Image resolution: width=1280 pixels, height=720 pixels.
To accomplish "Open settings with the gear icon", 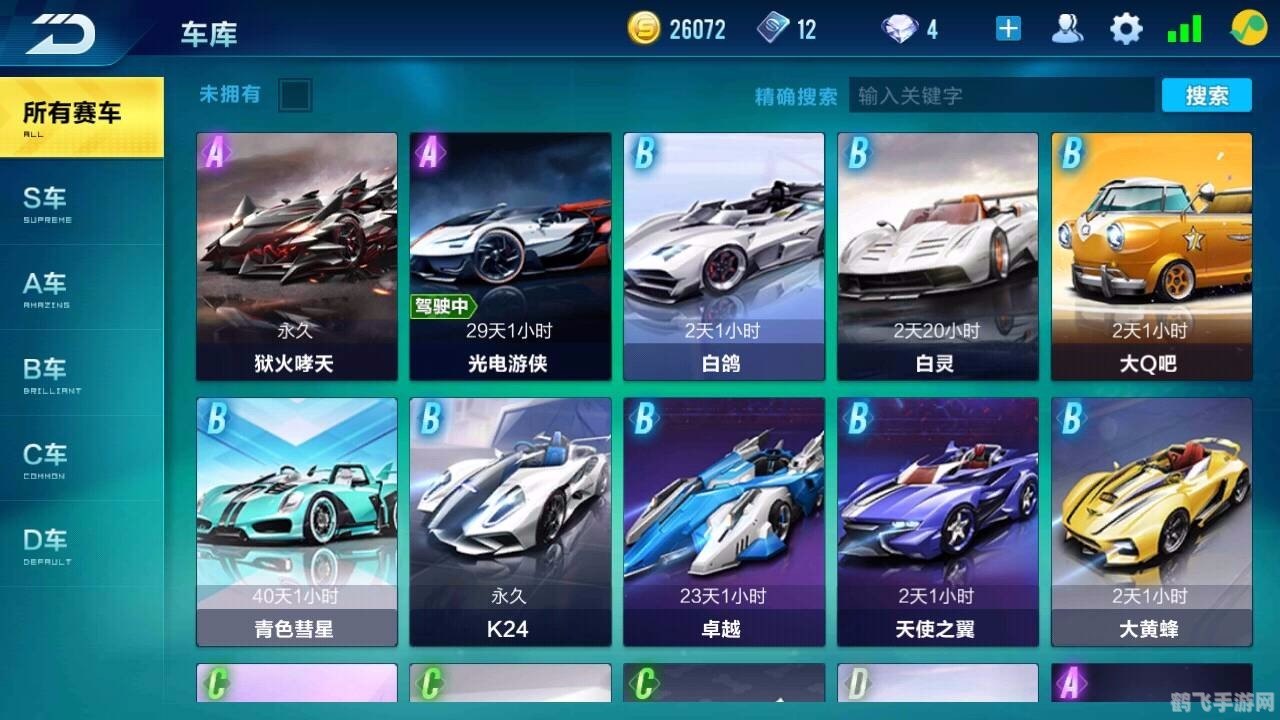I will [x=1126, y=29].
